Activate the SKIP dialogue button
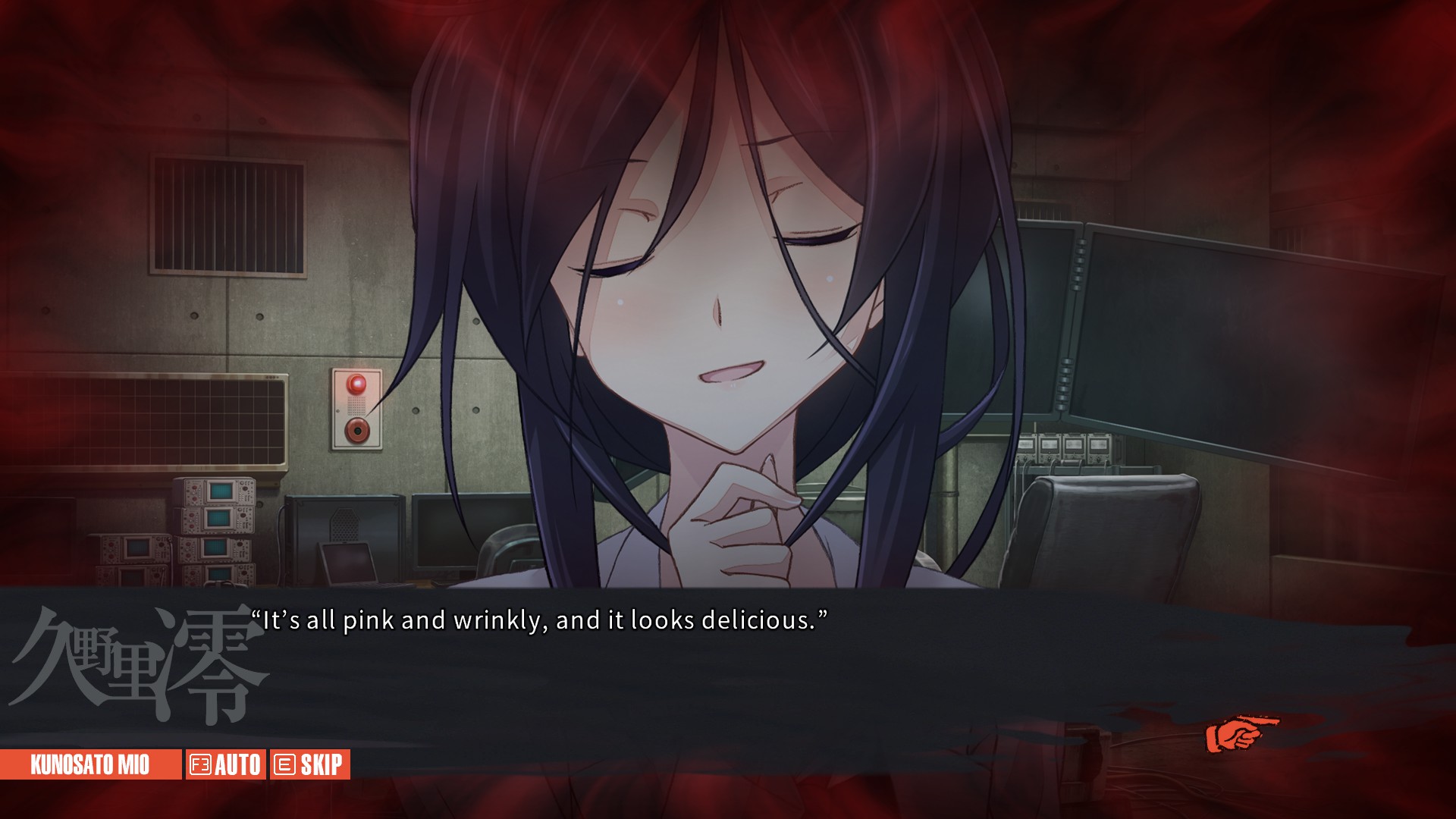 (x=309, y=764)
